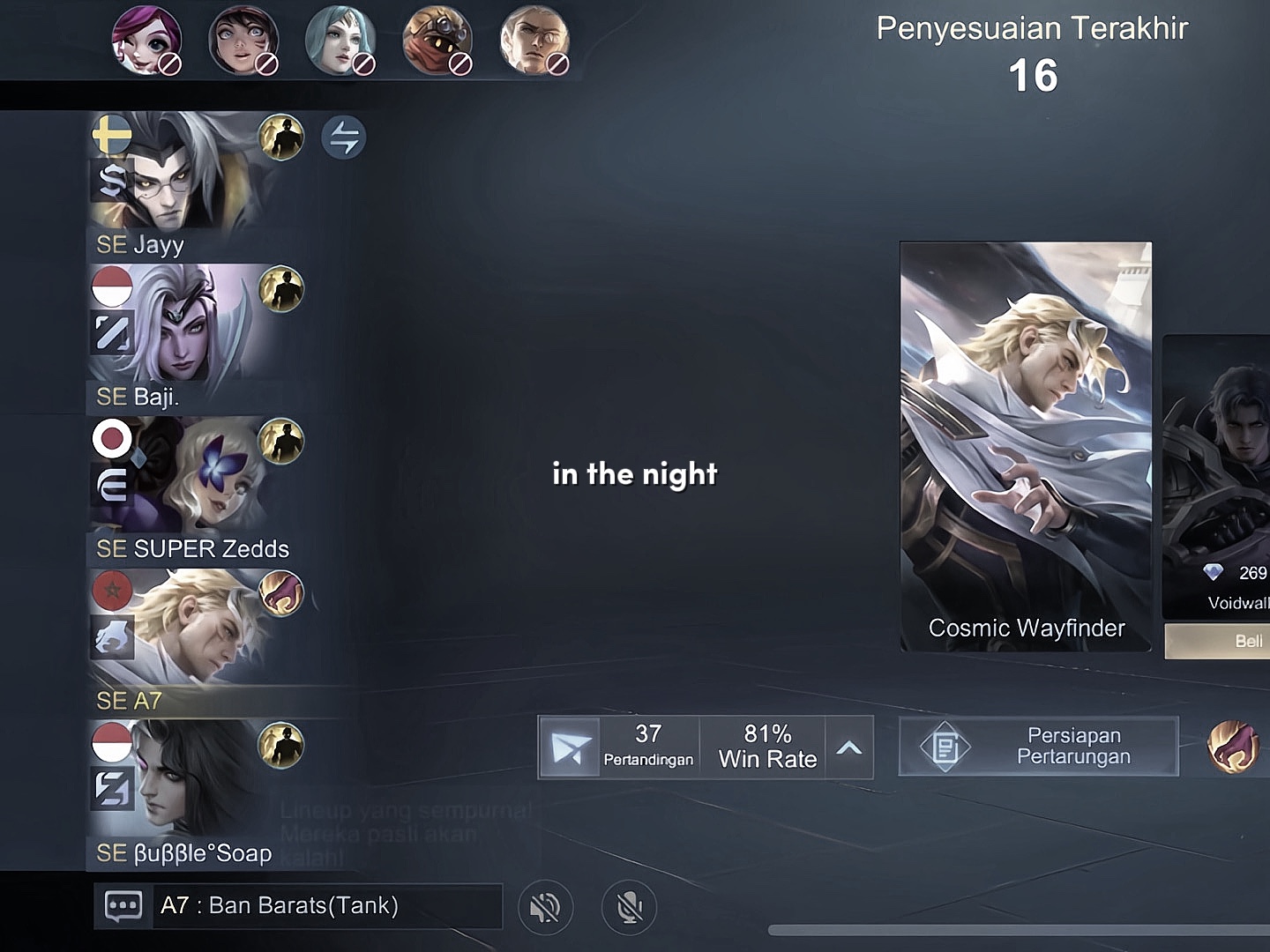Toggle the muted microphone button
The width and height of the screenshot is (1270, 952).
tap(629, 907)
